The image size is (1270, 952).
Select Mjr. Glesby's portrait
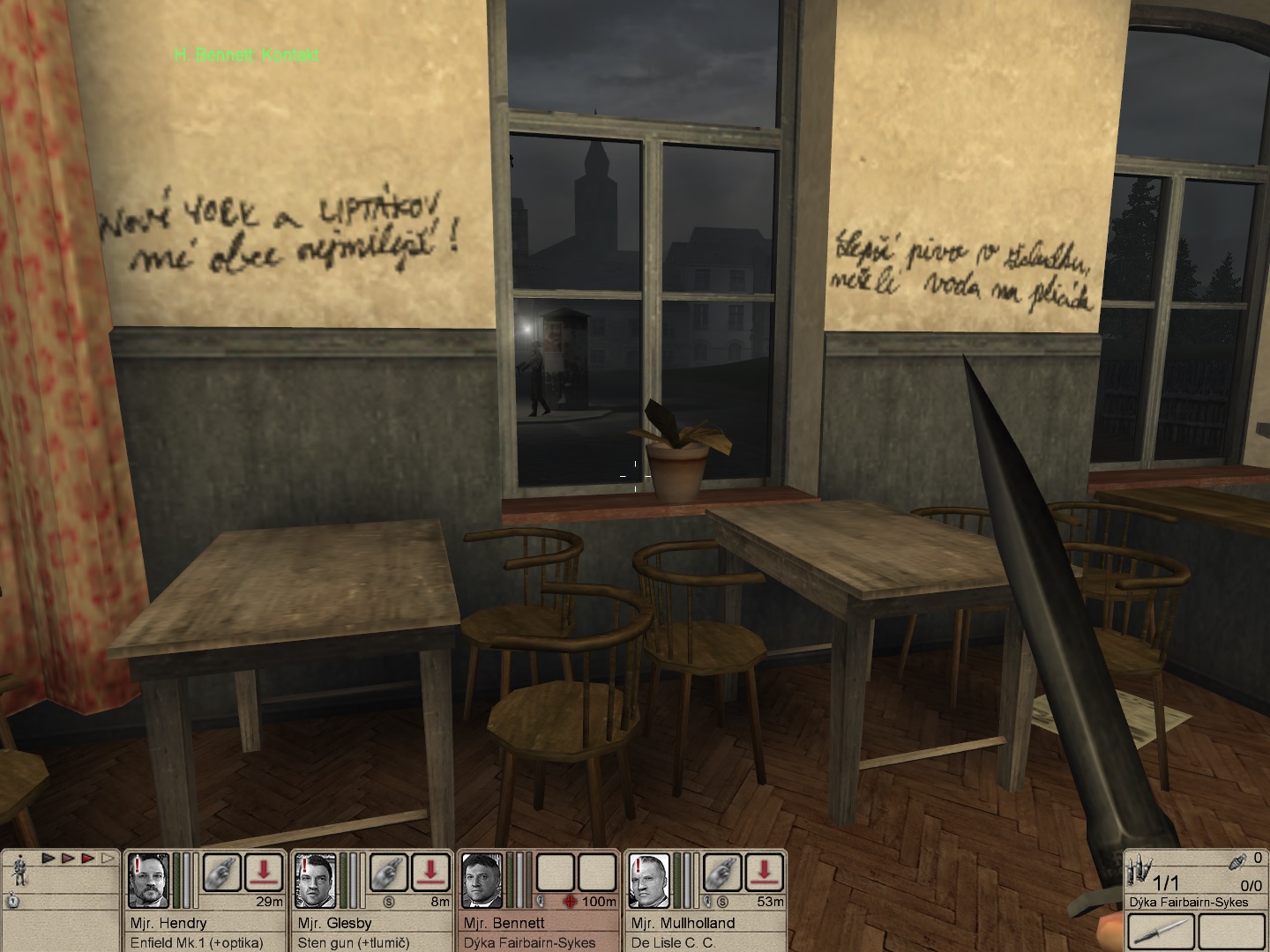pyautogui.click(x=316, y=880)
